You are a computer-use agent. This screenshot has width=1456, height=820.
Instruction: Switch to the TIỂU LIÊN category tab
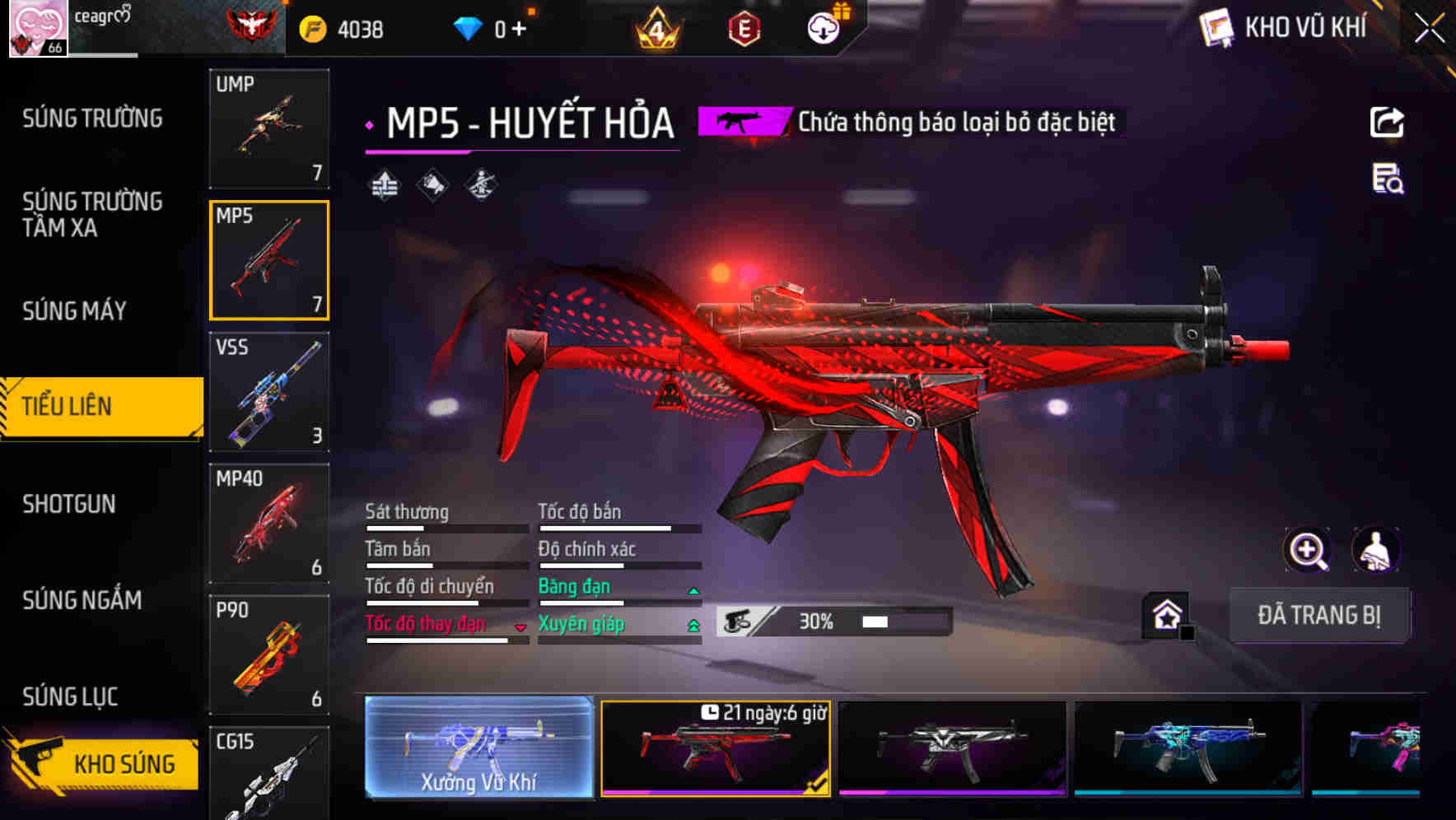coord(100,406)
